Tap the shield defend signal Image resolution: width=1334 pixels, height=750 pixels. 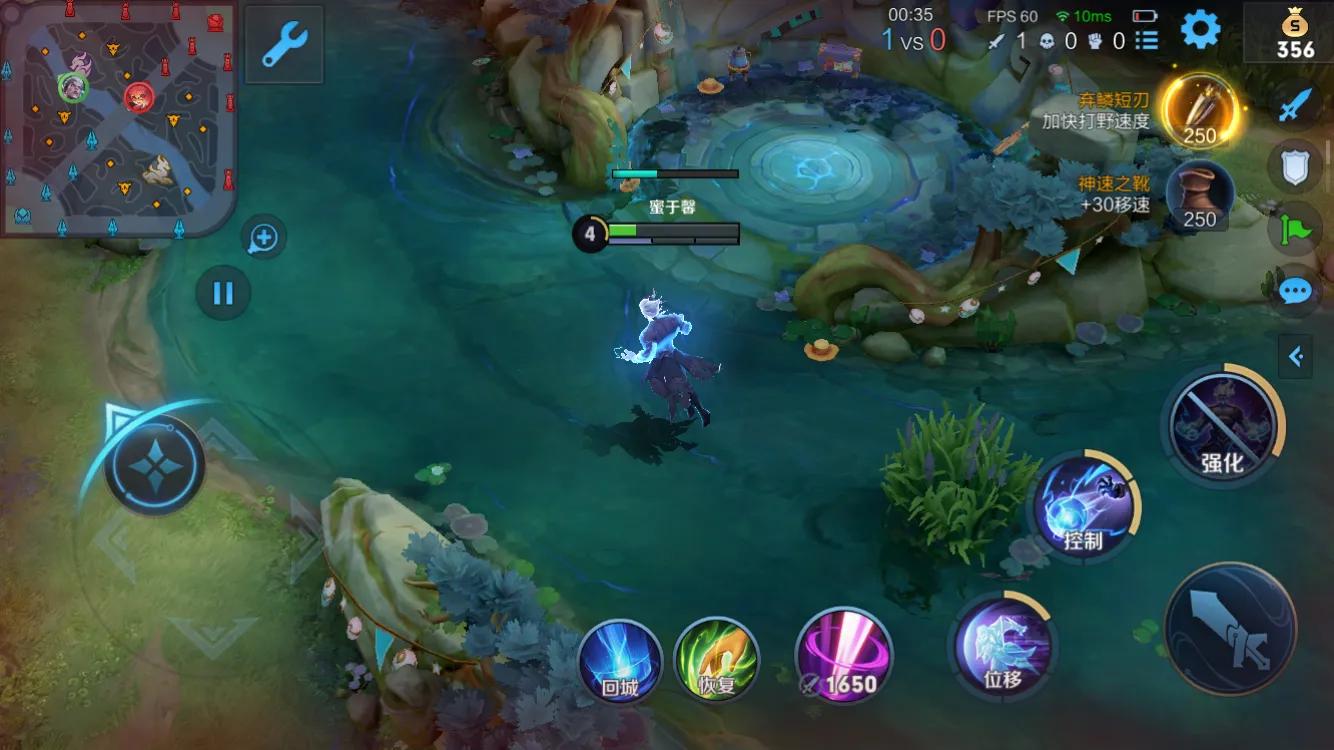[1295, 166]
